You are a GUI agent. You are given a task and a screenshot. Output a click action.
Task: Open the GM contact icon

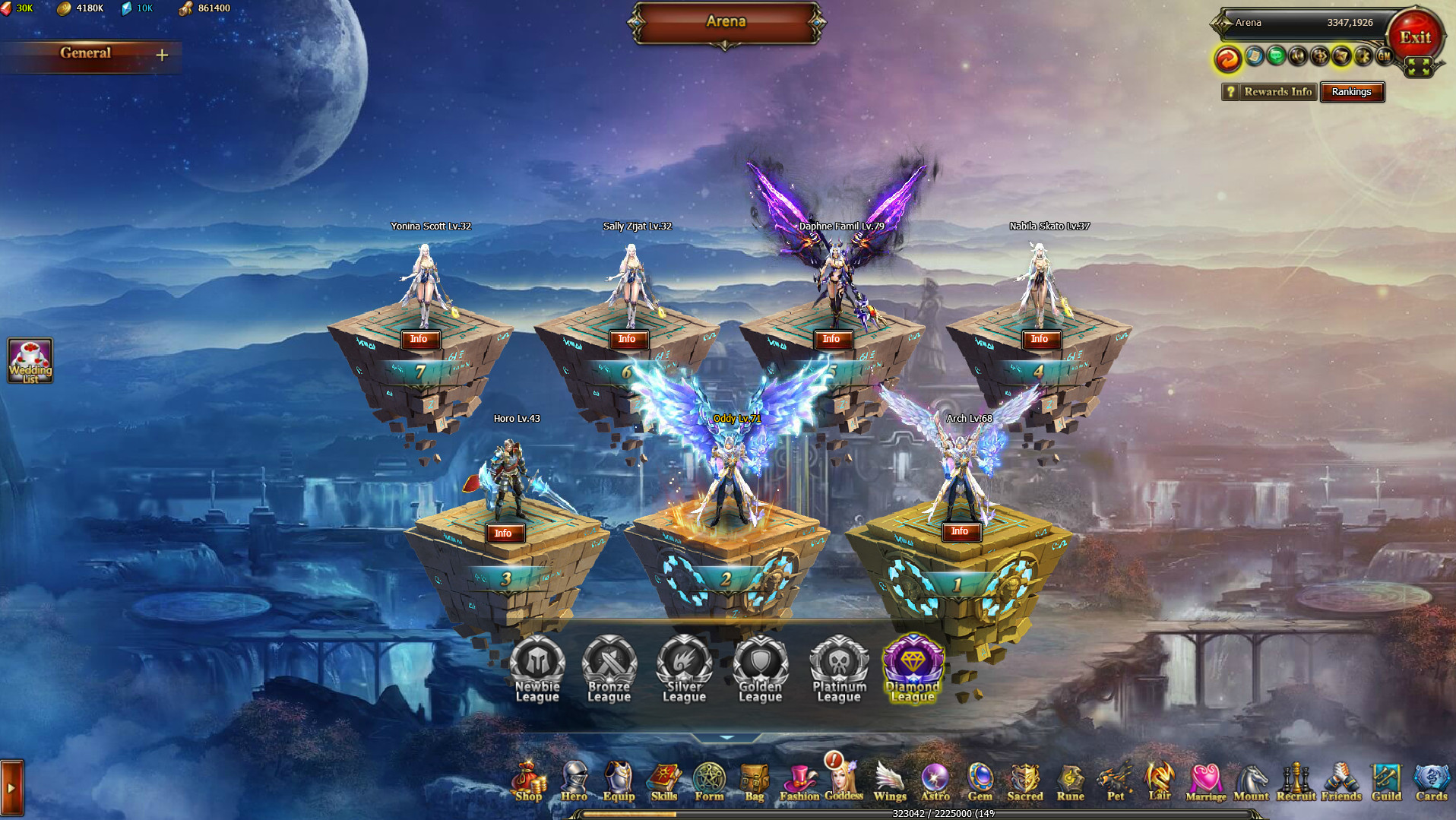[x=1383, y=55]
